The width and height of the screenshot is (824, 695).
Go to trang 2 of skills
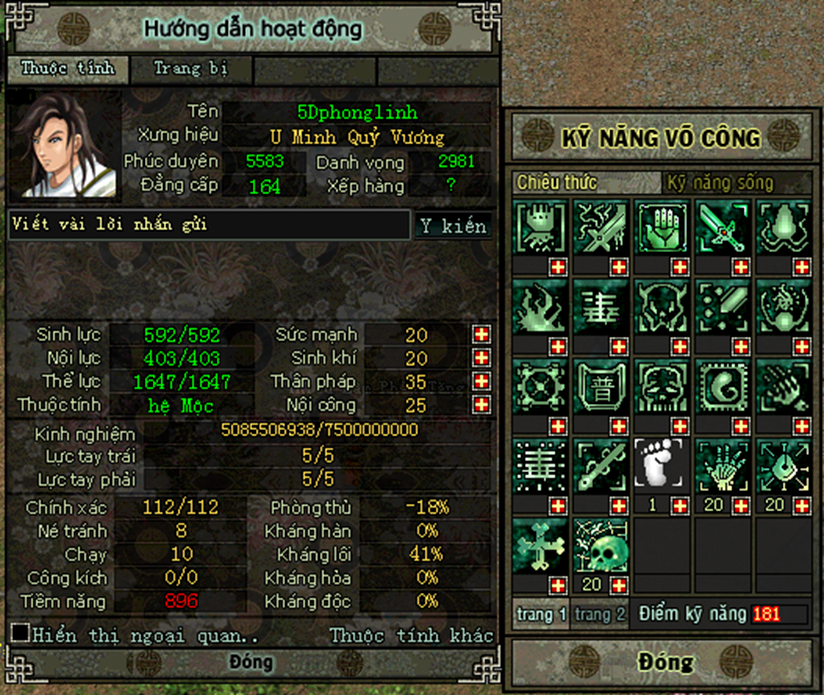click(x=599, y=614)
